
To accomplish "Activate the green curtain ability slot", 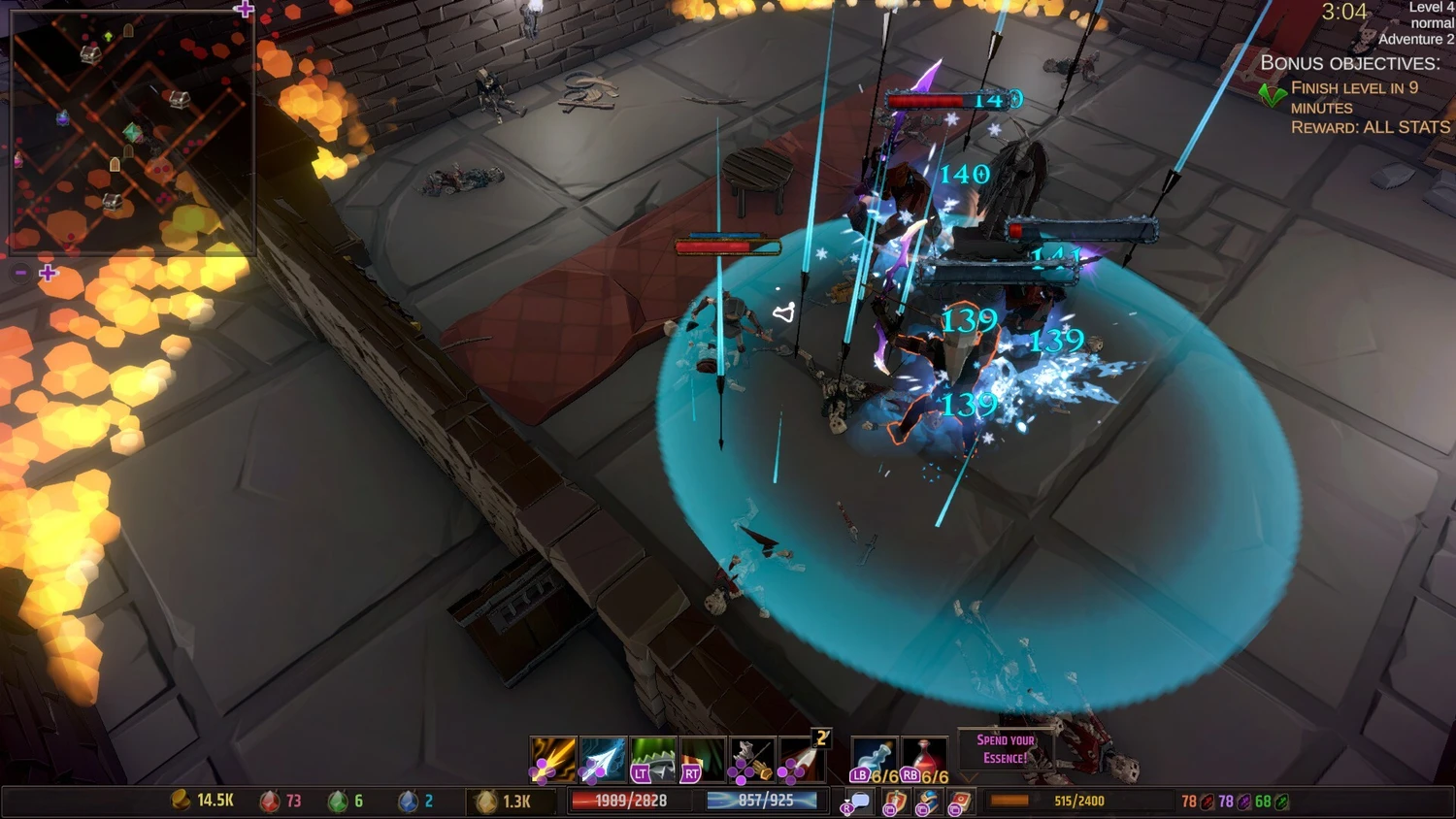I will pos(703,759).
